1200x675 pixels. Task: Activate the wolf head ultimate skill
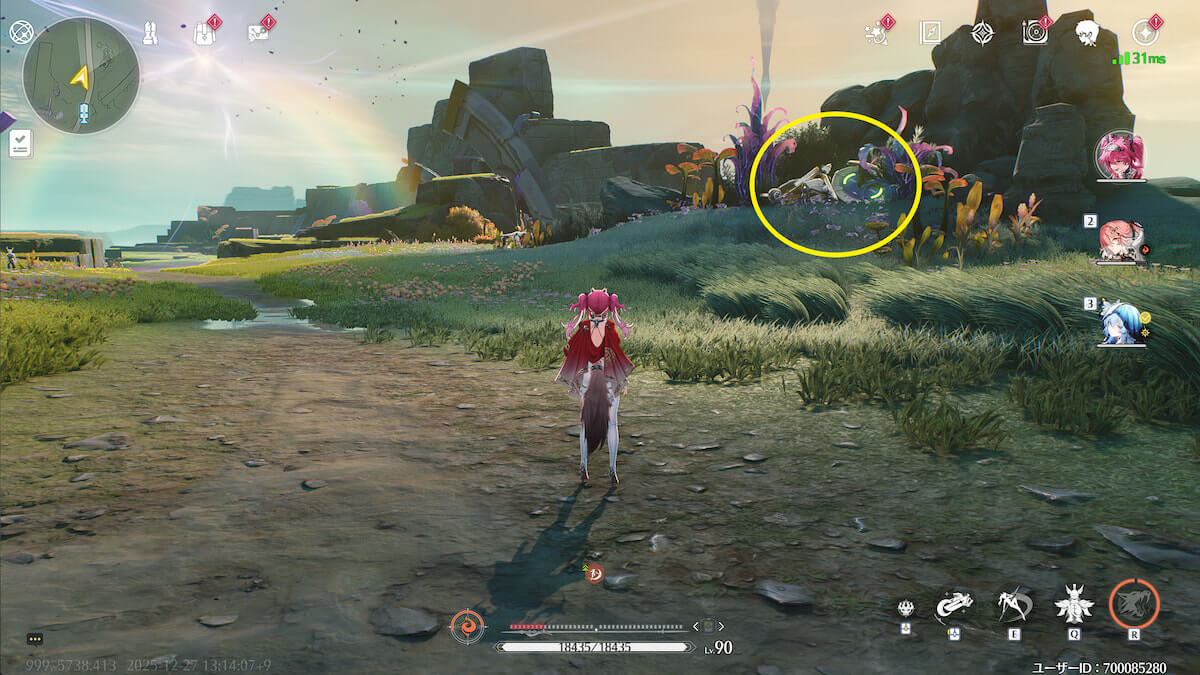(x=1134, y=604)
